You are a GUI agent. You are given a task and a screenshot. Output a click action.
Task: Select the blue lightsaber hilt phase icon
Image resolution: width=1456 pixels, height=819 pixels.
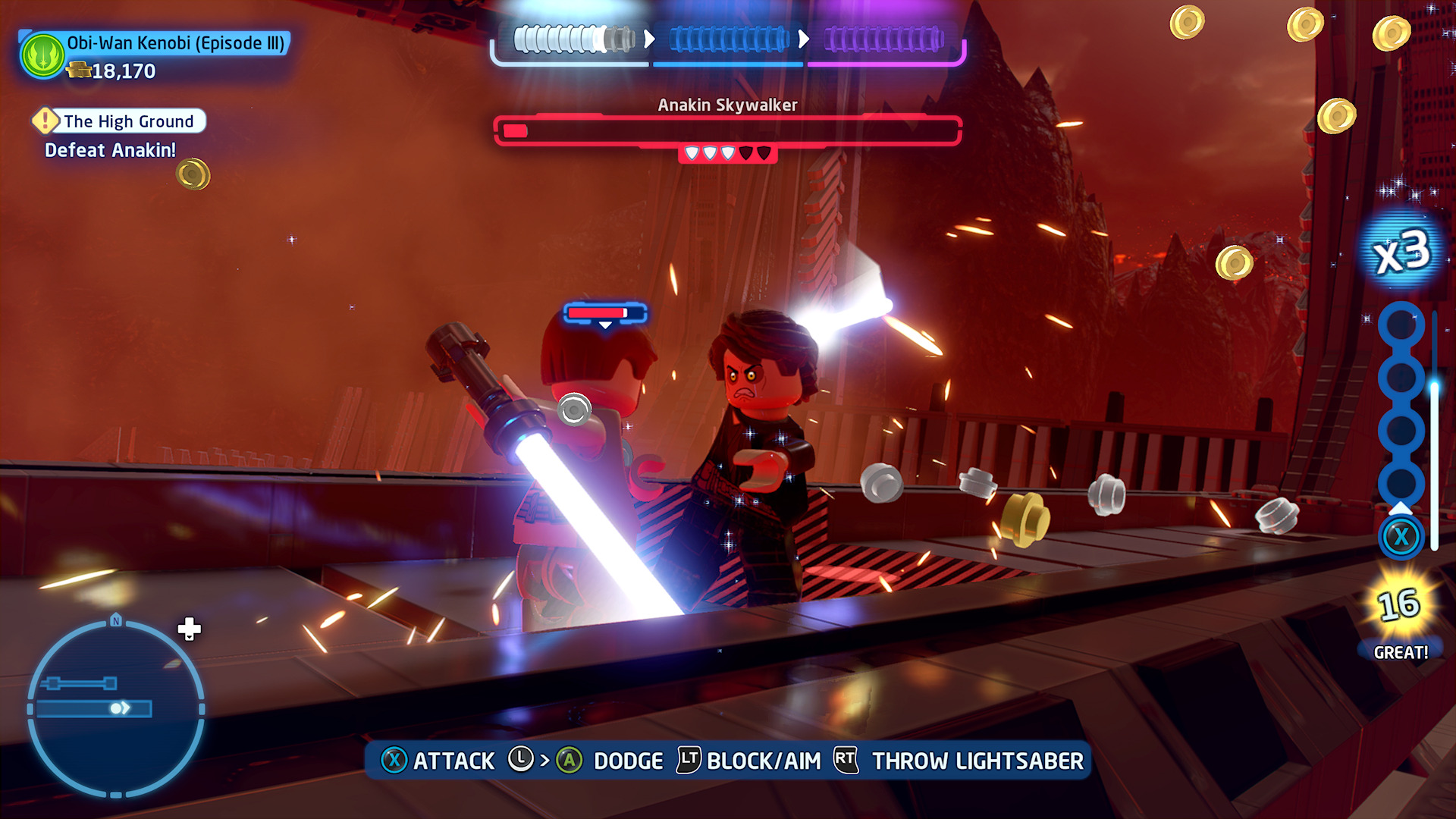point(728,39)
